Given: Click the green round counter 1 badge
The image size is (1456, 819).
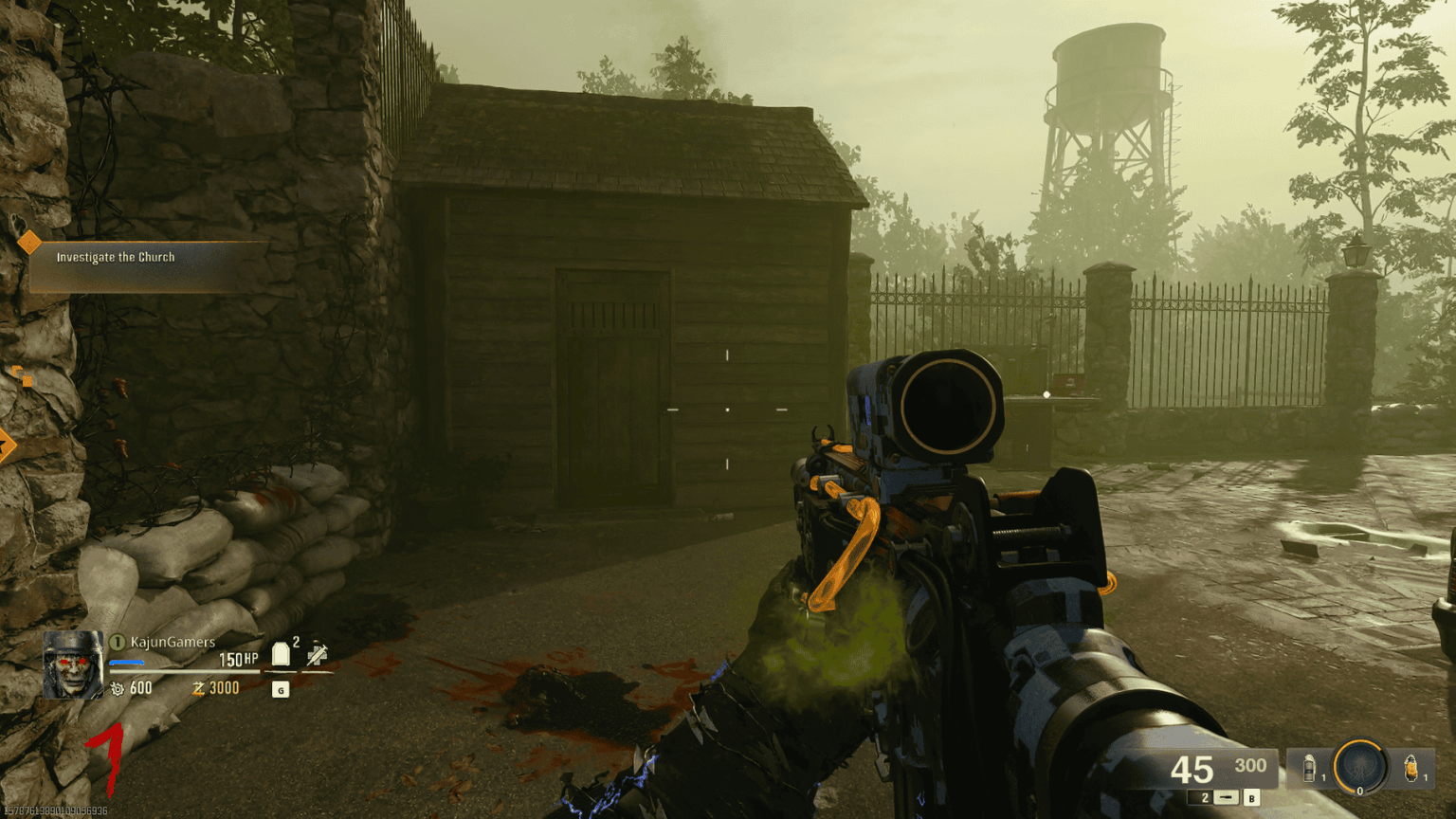Looking at the screenshot, I should [117, 642].
